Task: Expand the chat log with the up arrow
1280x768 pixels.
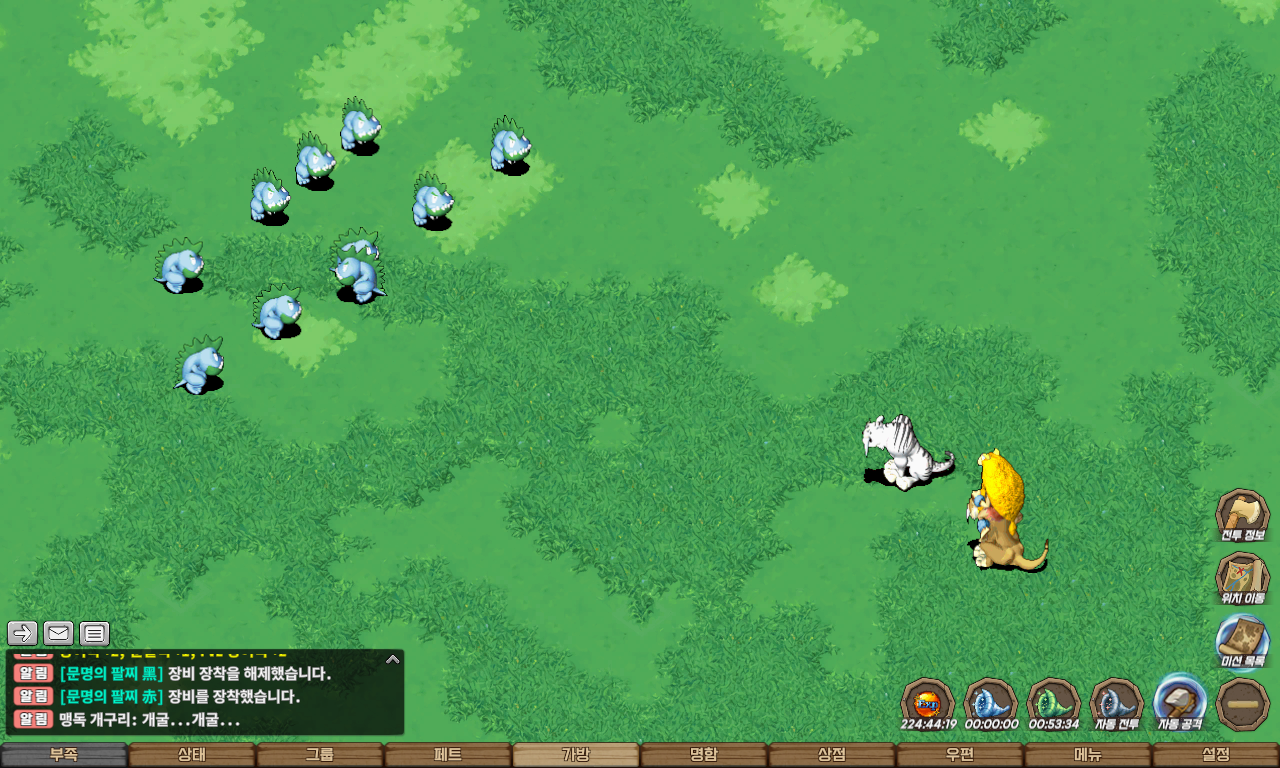Action: 393,660
